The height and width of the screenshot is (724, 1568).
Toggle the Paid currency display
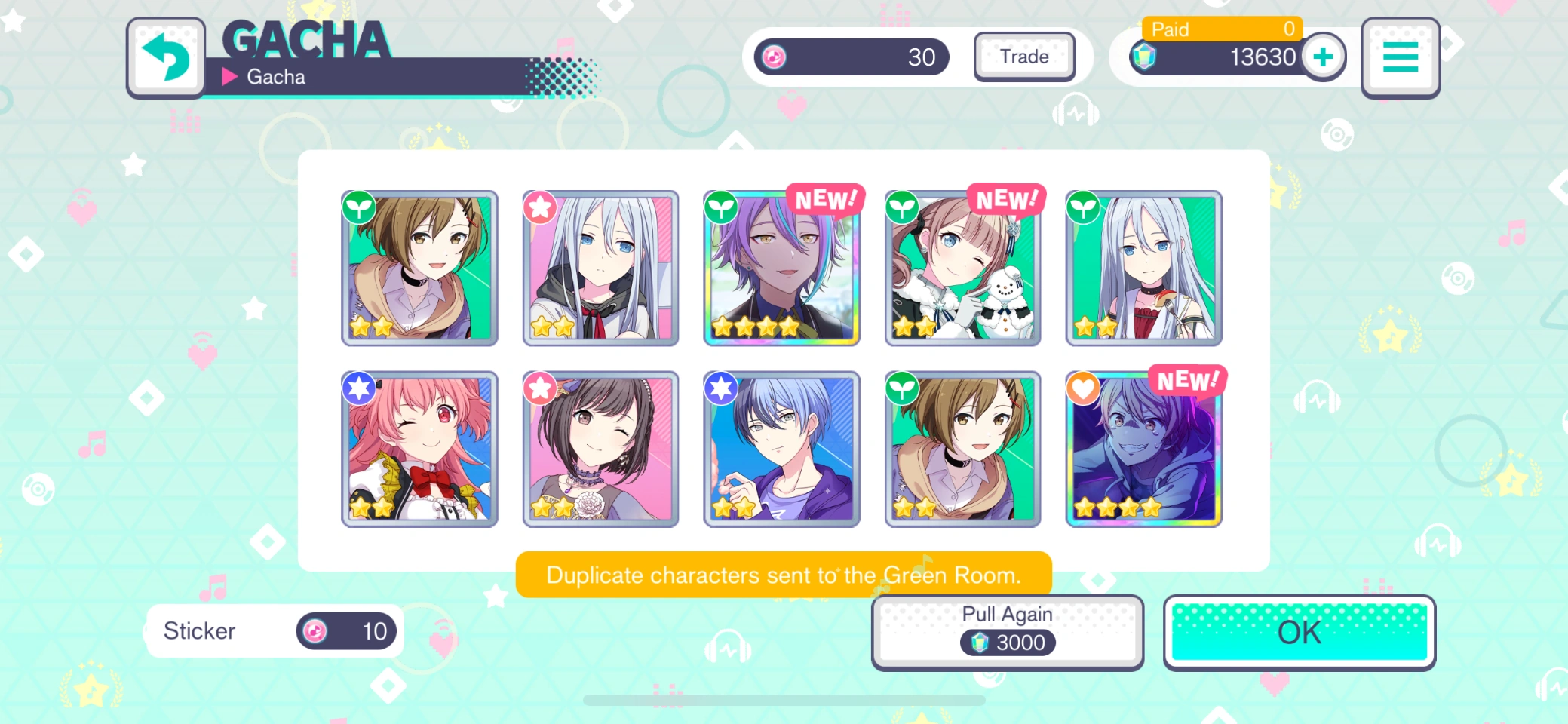pyautogui.click(x=1222, y=29)
